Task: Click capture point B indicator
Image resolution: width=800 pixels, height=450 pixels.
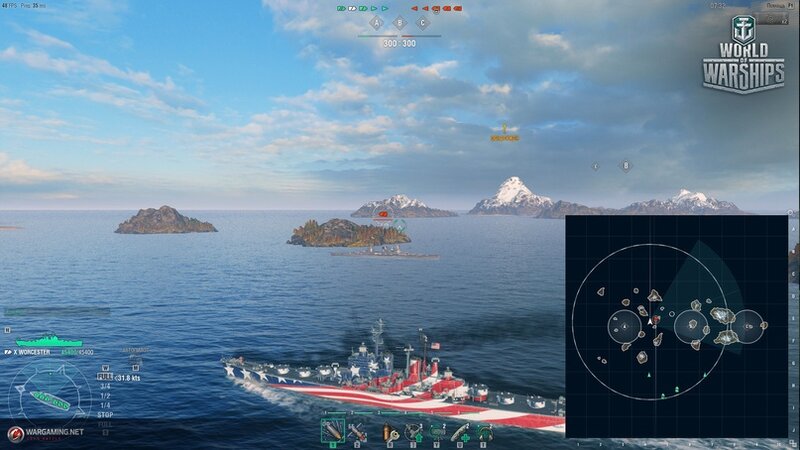Action: coord(399,22)
